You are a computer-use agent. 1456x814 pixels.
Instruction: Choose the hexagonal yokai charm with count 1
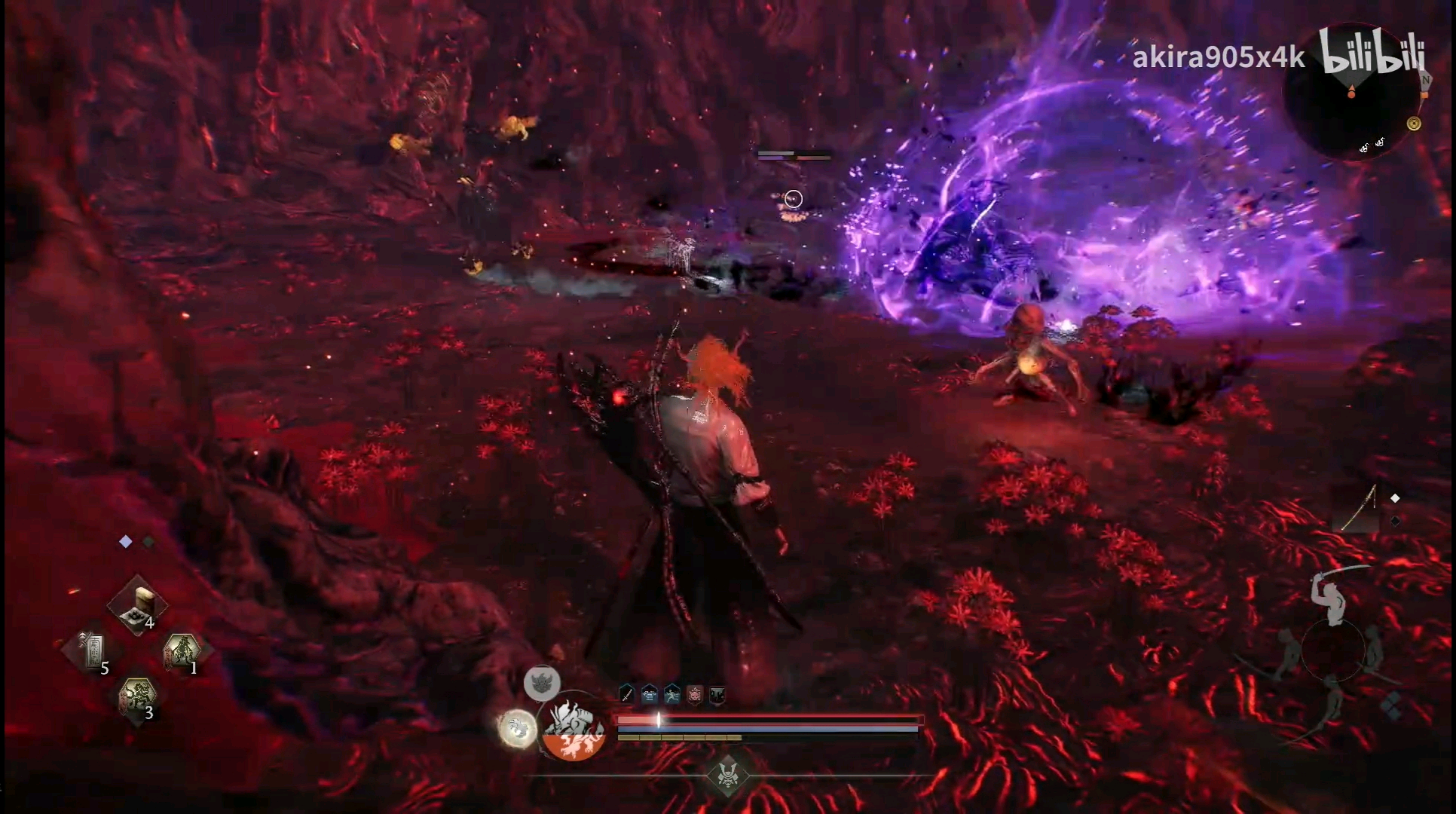click(x=182, y=650)
